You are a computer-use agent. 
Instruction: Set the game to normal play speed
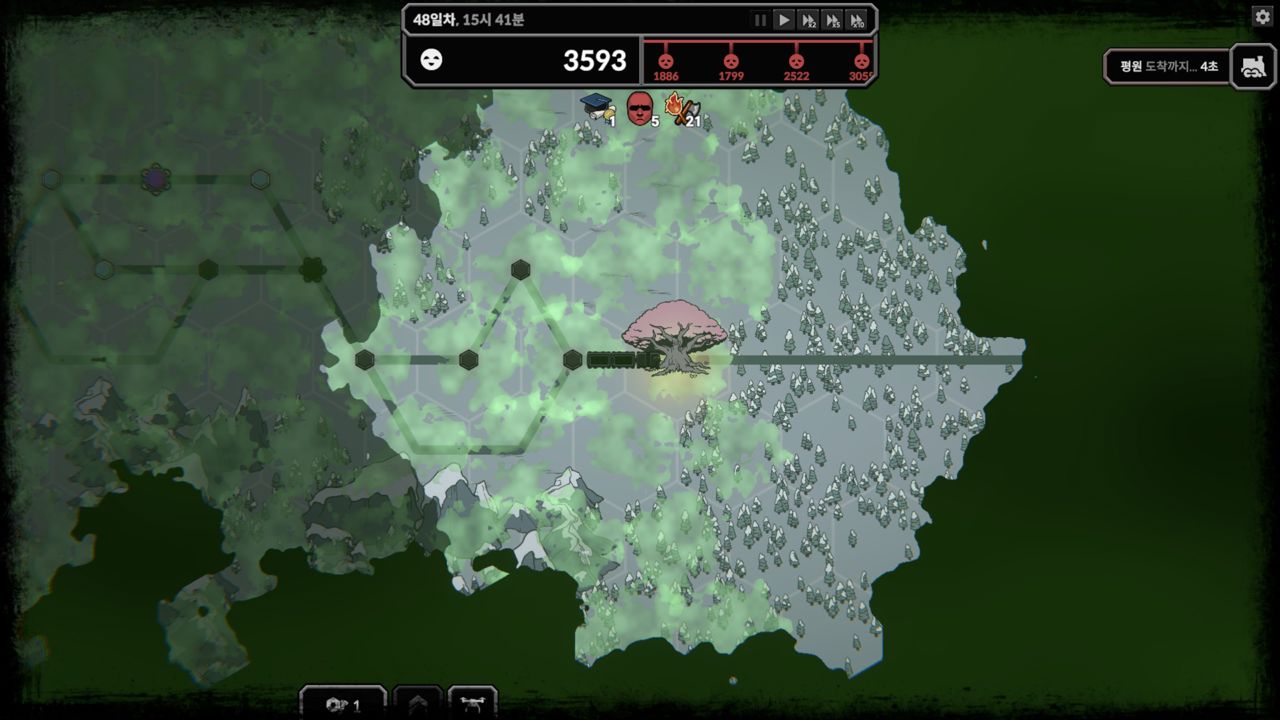click(x=784, y=20)
